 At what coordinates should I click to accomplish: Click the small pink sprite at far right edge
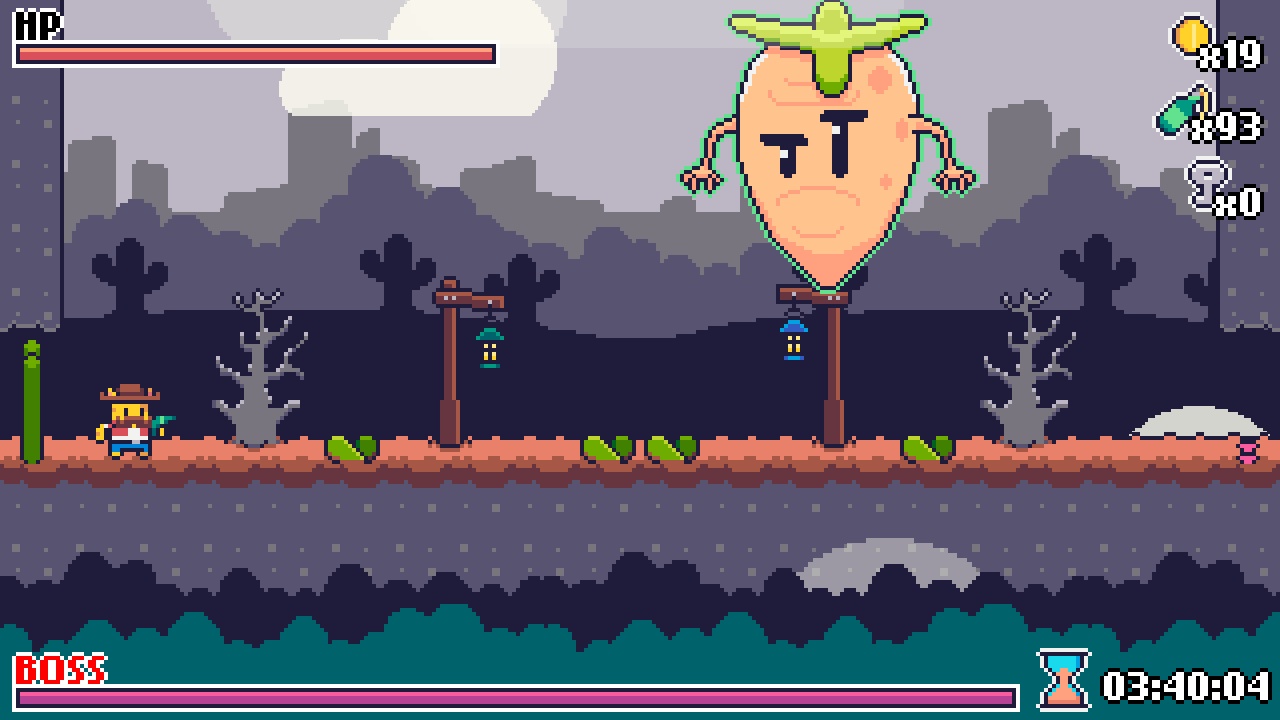pos(1246,452)
